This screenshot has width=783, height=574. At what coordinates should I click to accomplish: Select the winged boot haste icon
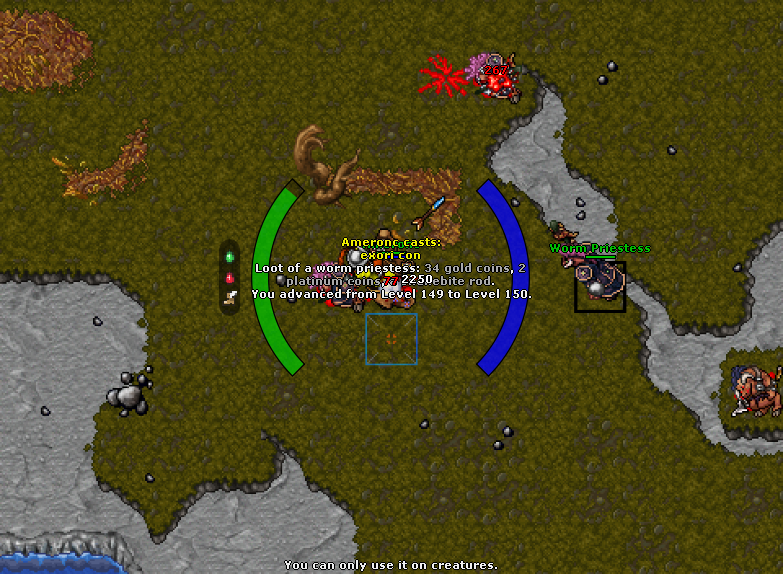[x=230, y=296]
